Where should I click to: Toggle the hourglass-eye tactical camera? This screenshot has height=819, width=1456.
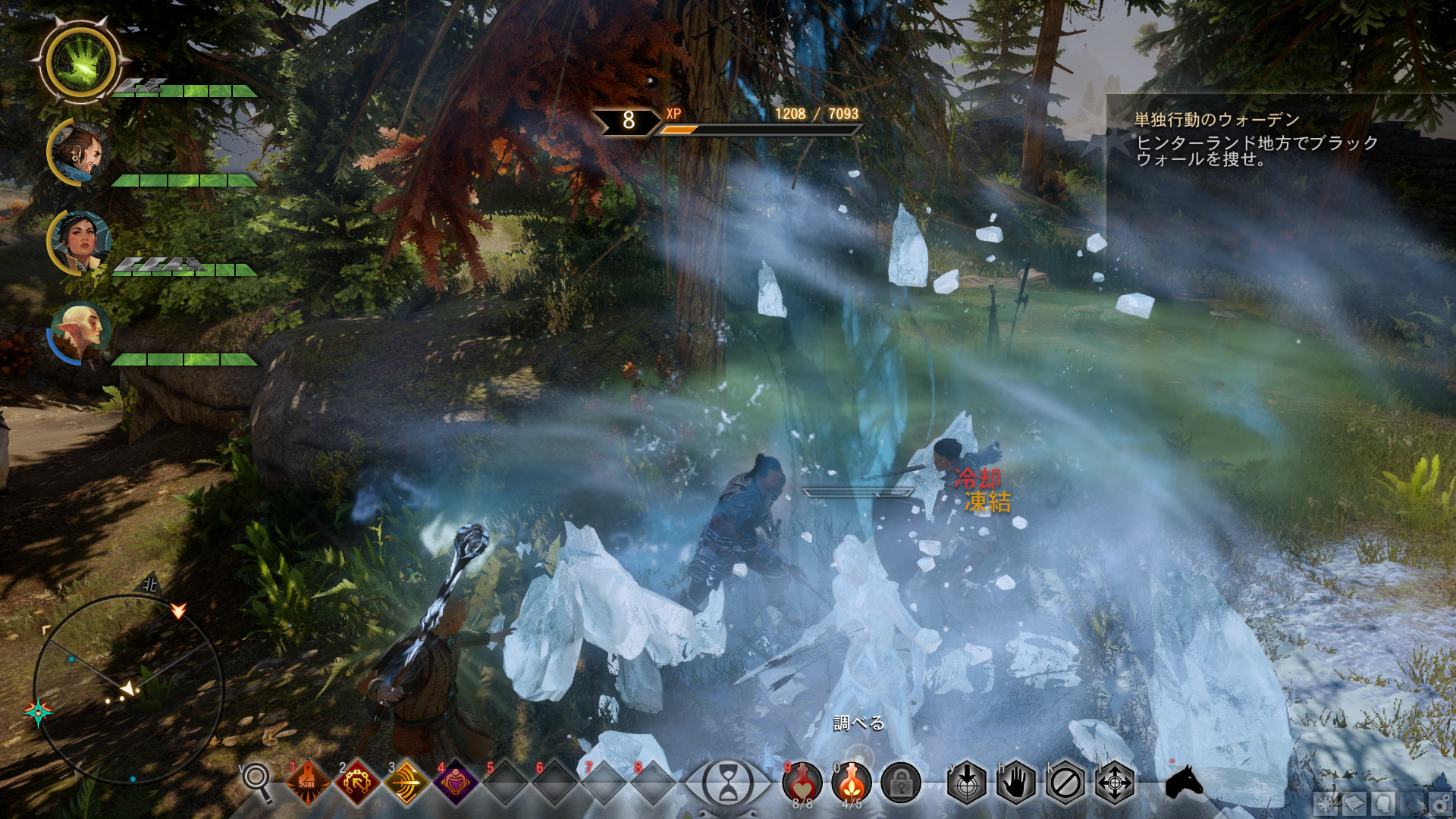(x=727, y=783)
